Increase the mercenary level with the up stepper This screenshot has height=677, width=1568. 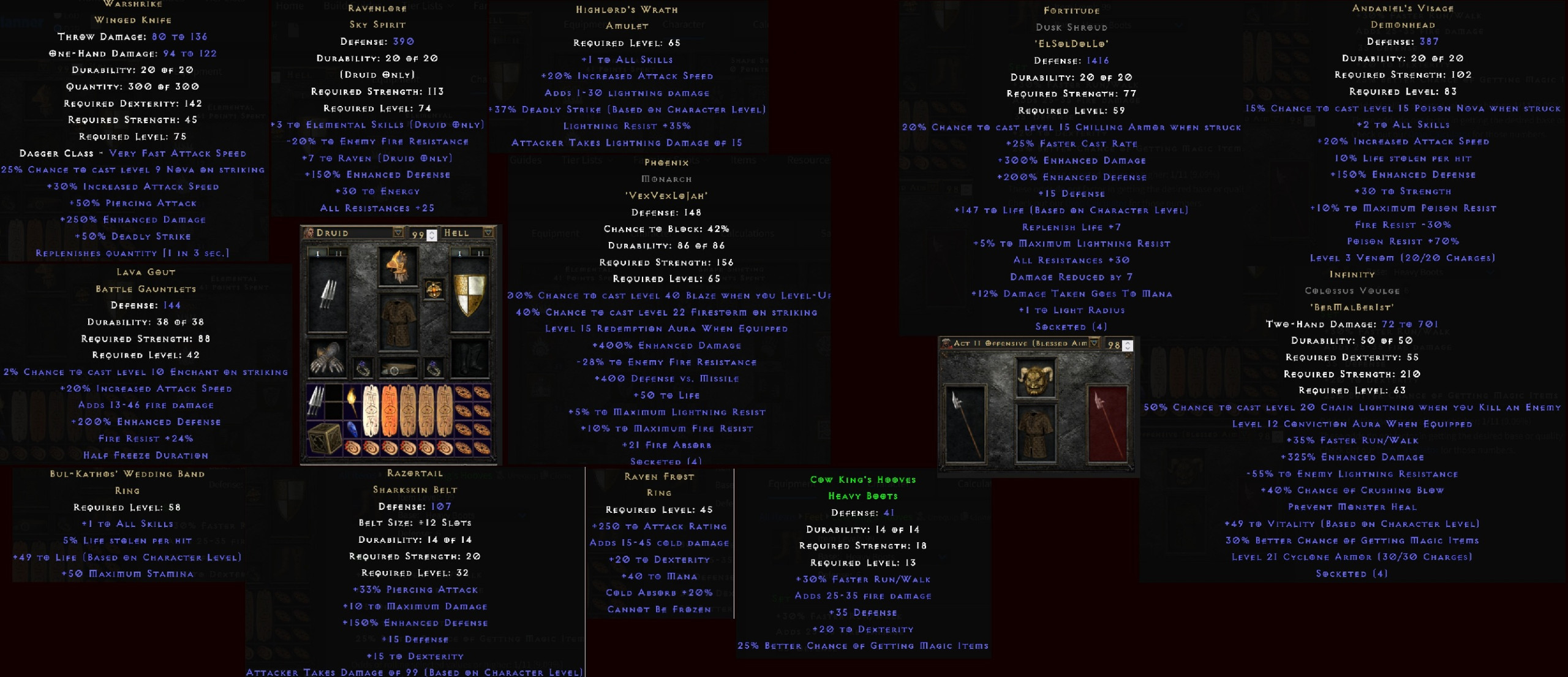1128,341
